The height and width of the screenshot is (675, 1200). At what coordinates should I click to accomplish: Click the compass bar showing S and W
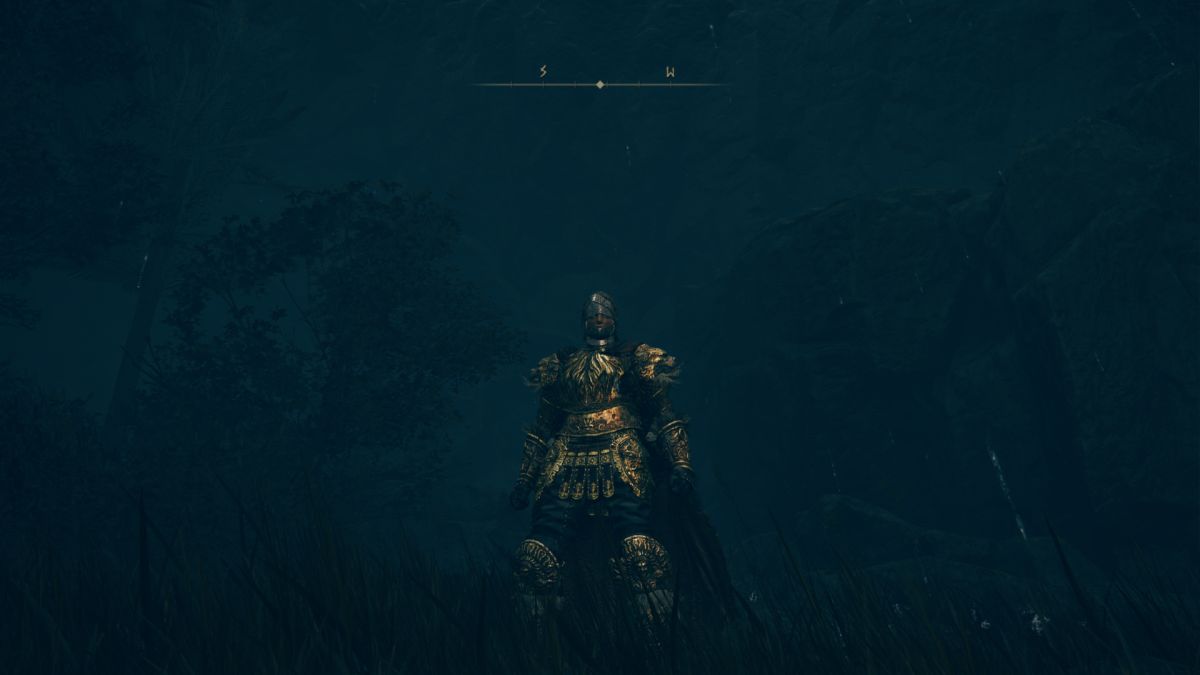[x=600, y=84]
